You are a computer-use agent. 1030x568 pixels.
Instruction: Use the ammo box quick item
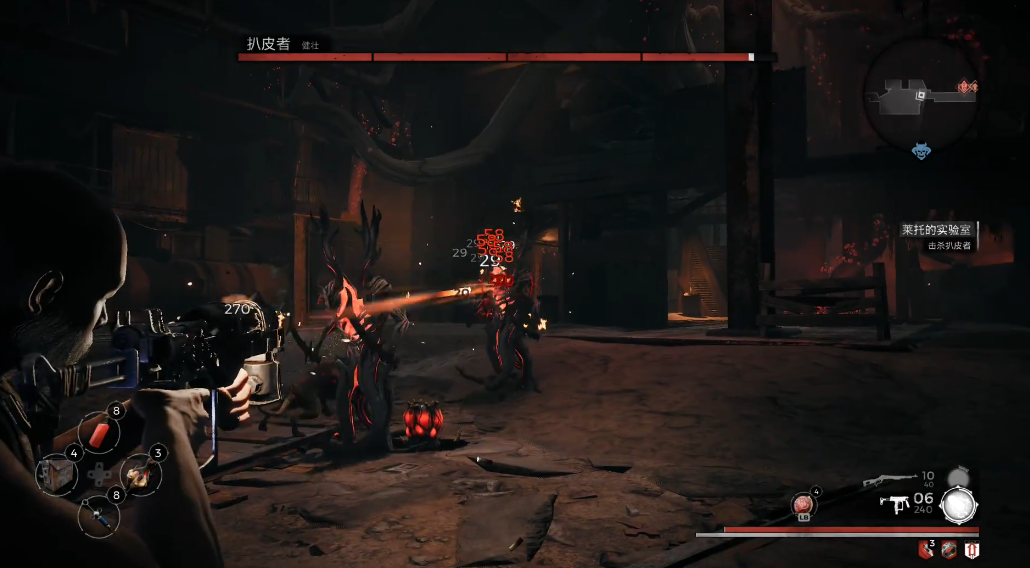(56, 474)
